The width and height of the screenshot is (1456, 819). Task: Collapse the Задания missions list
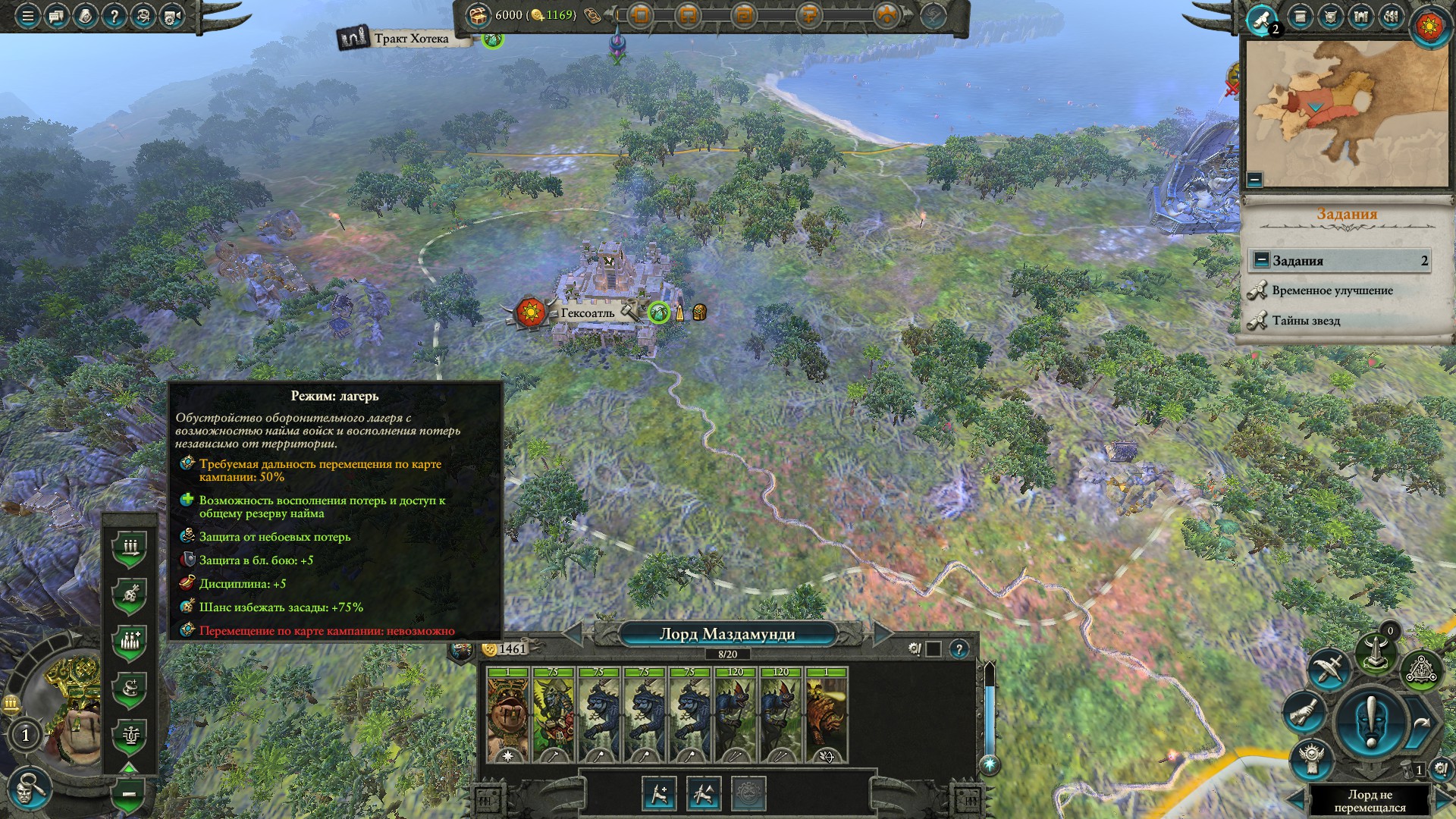point(1261,260)
